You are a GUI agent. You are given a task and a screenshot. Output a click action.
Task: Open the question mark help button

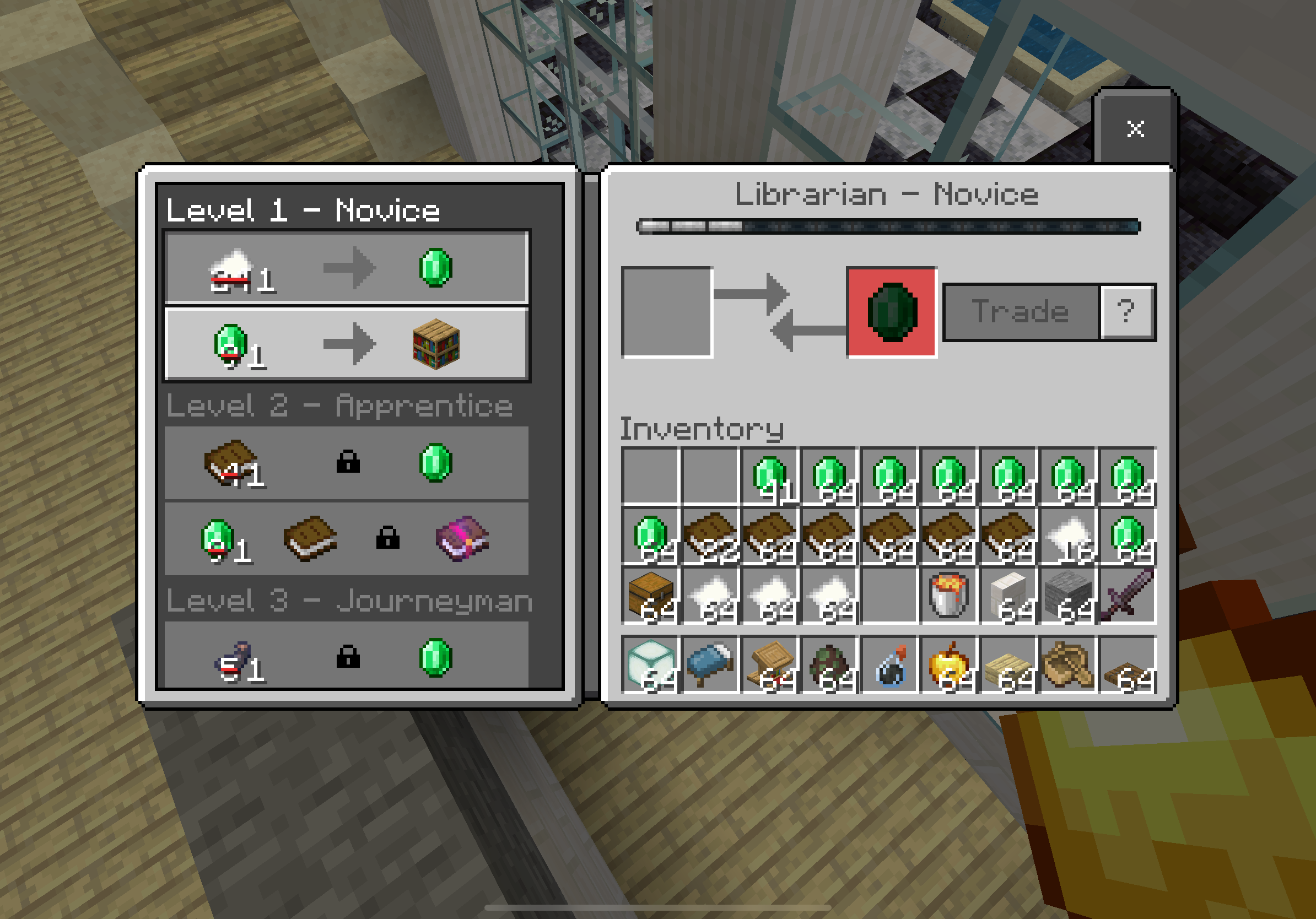[1126, 312]
